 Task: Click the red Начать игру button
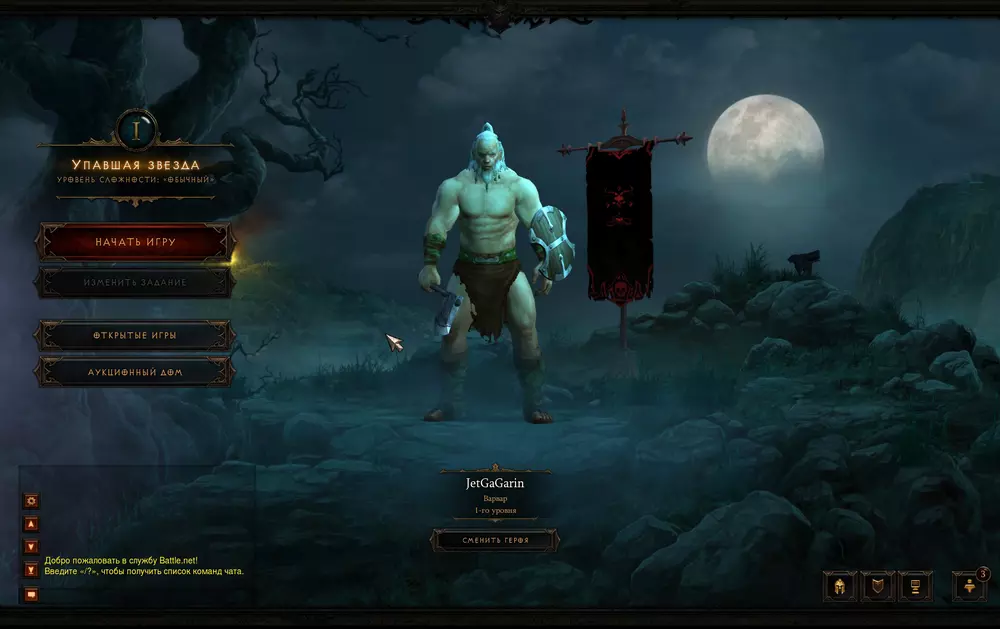(136, 242)
